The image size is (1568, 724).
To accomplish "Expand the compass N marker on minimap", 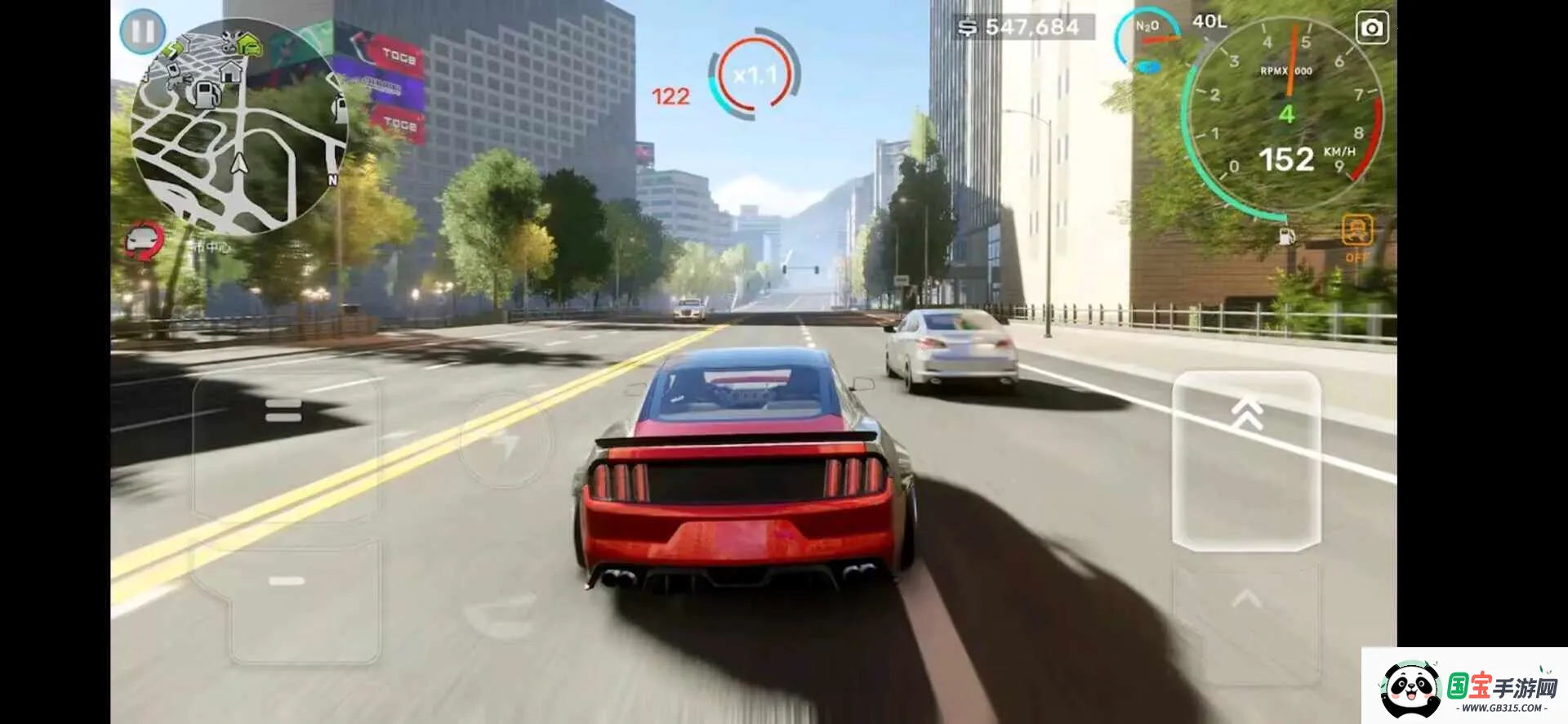I will pyautogui.click(x=332, y=178).
